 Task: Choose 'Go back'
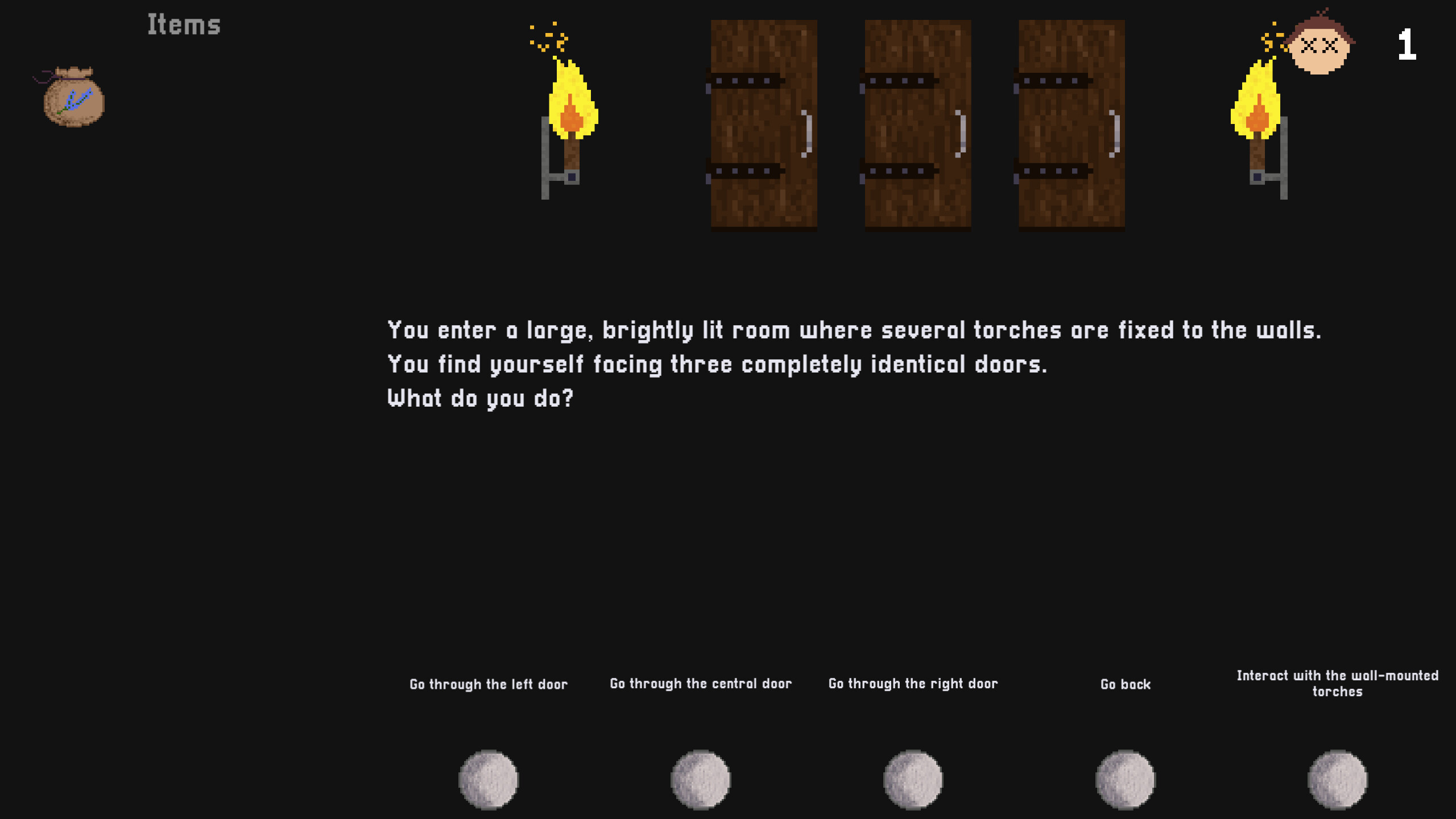[1126, 685]
